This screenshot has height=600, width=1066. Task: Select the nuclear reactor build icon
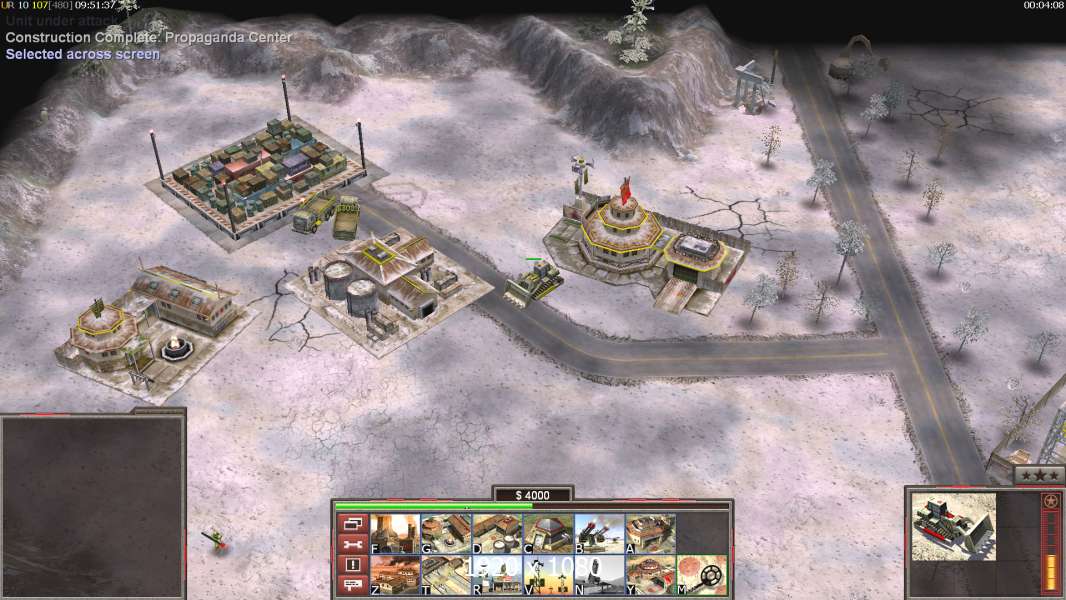tap(395, 534)
